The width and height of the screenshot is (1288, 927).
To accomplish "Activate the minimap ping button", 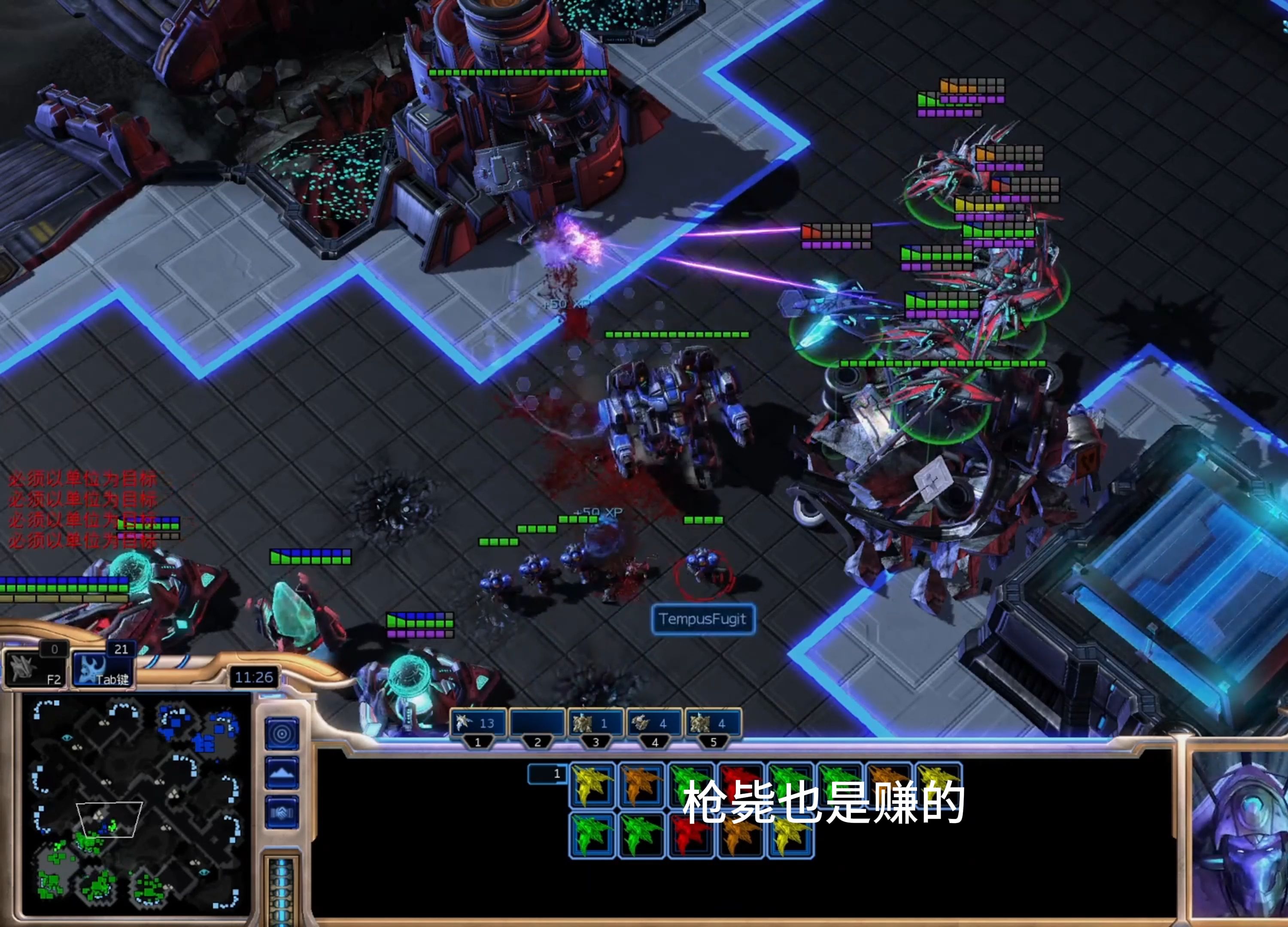I will 282,734.
